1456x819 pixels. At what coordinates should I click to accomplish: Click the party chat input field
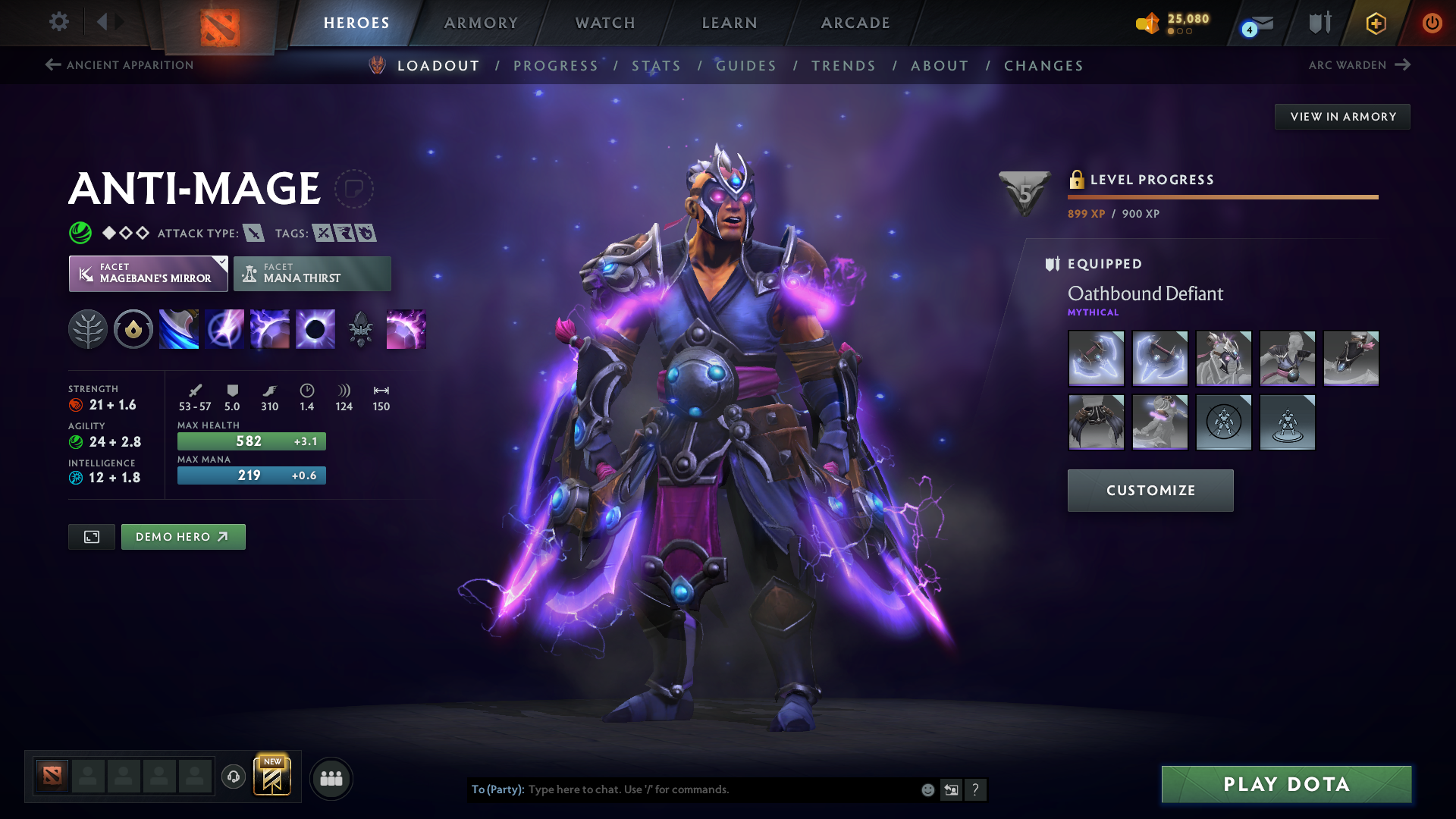tap(682, 789)
